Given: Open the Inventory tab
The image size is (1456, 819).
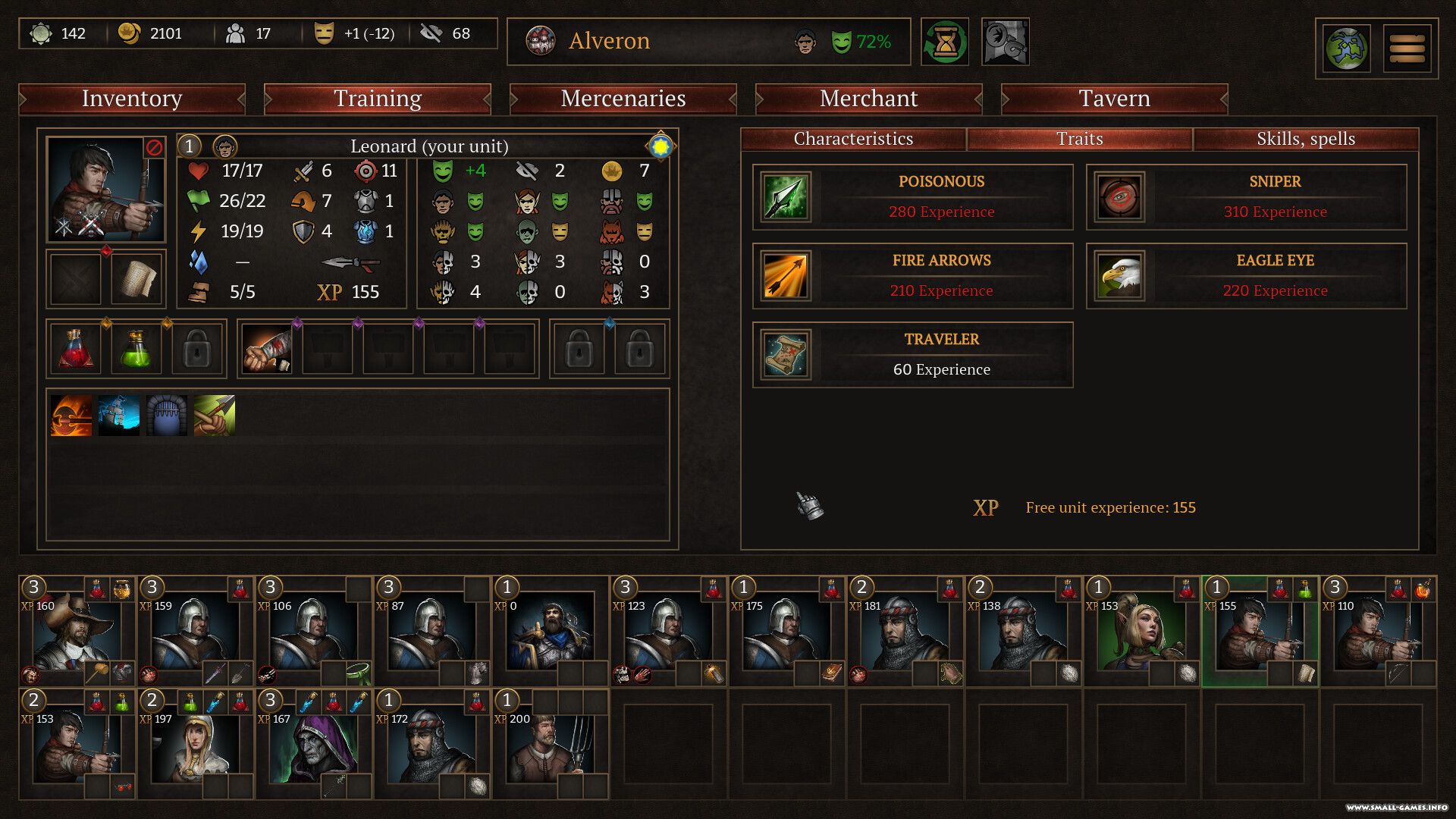Looking at the screenshot, I should point(132,99).
